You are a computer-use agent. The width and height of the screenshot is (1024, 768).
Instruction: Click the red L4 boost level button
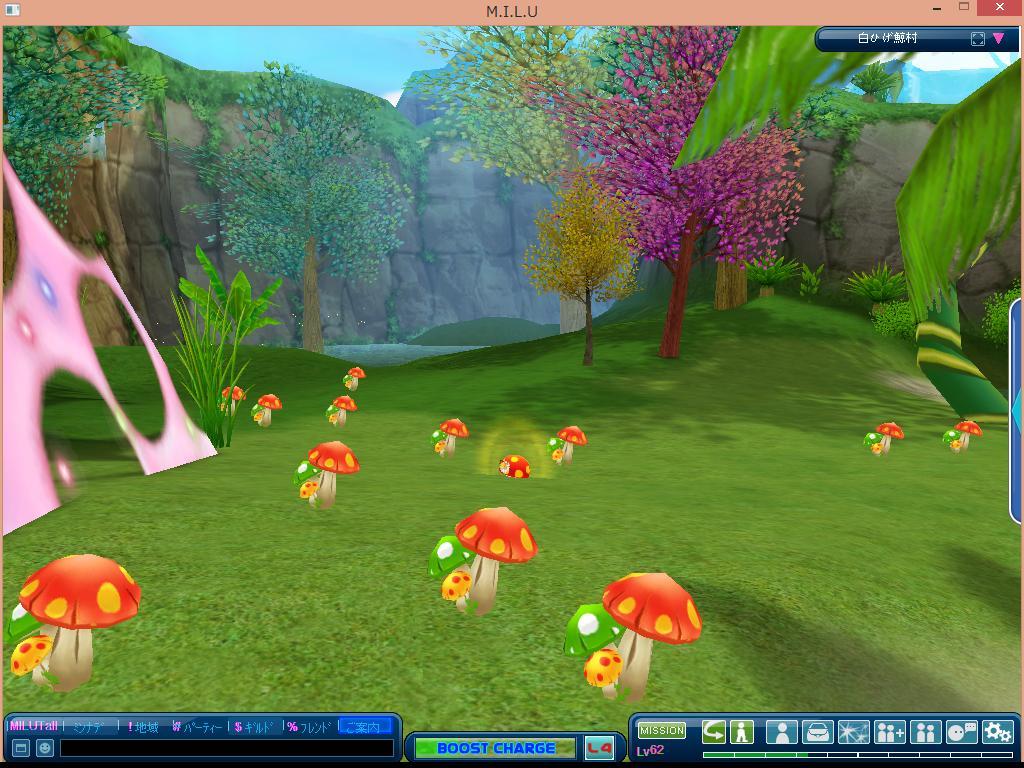click(x=599, y=748)
